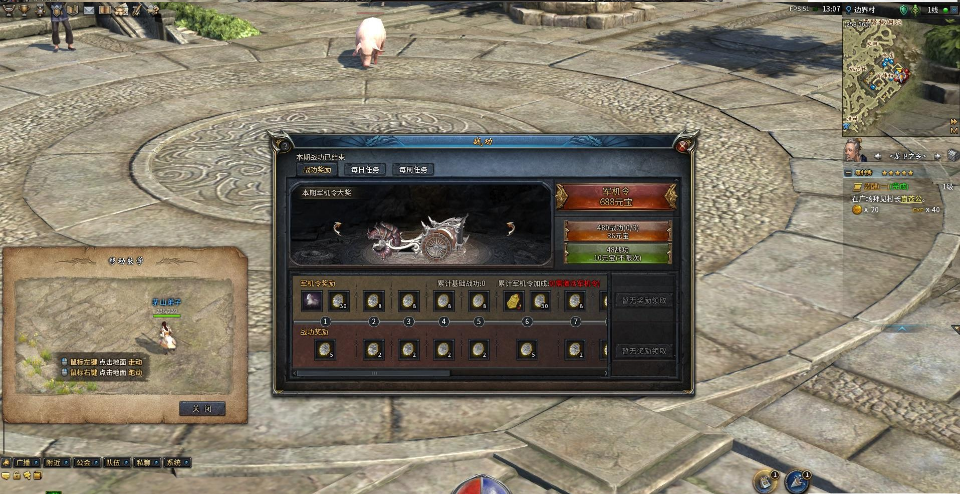Select the purple item reward at tier 1
The width and height of the screenshot is (960, 494).
point(310,300)
